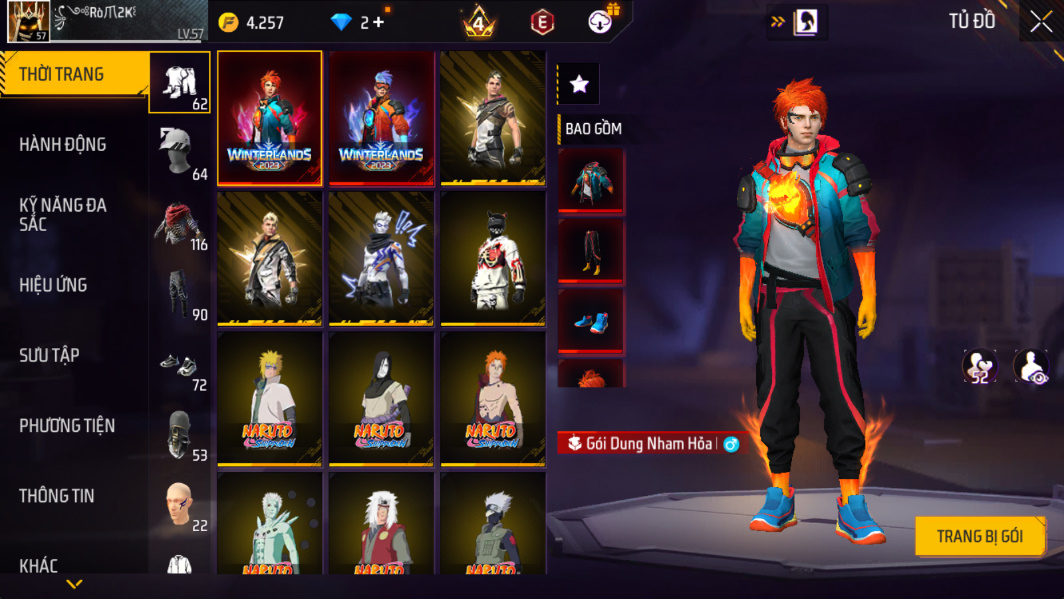Viewport: 1064px width, 599px height.
Task: Close the wardrobe with the X button
Action: click(x=1041, y=23)
